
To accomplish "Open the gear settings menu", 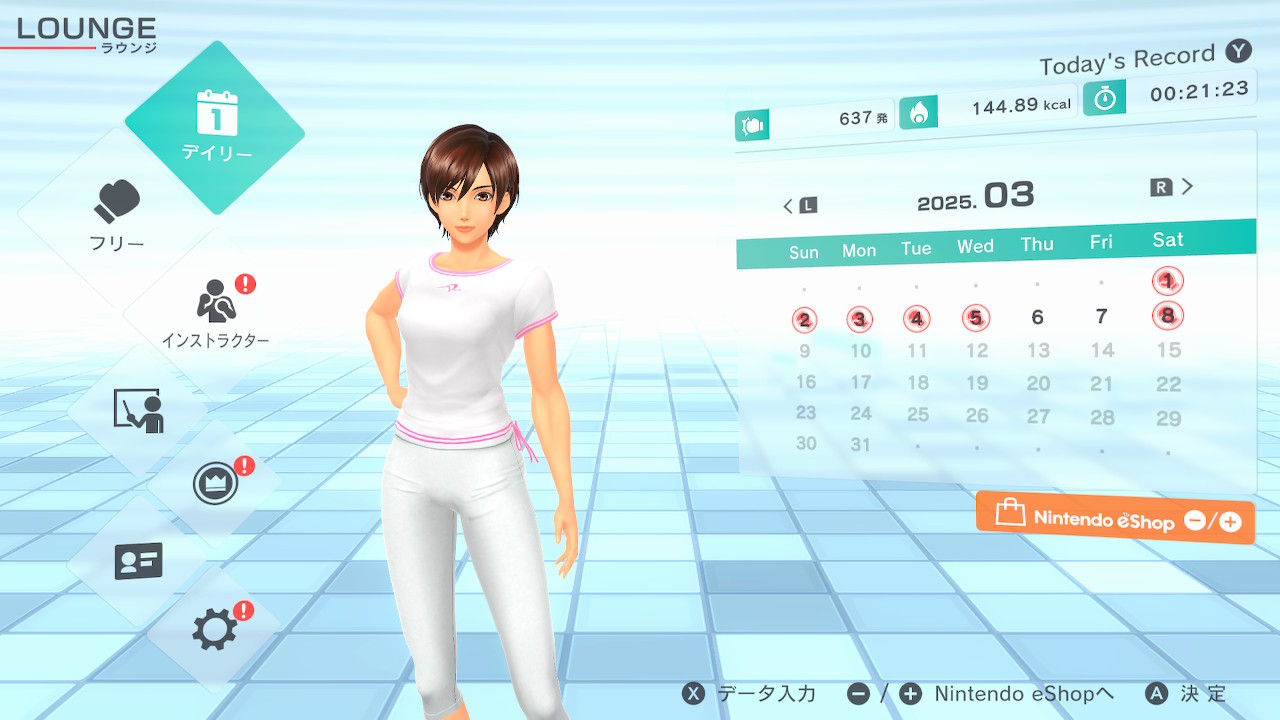I will pos(215,630).
